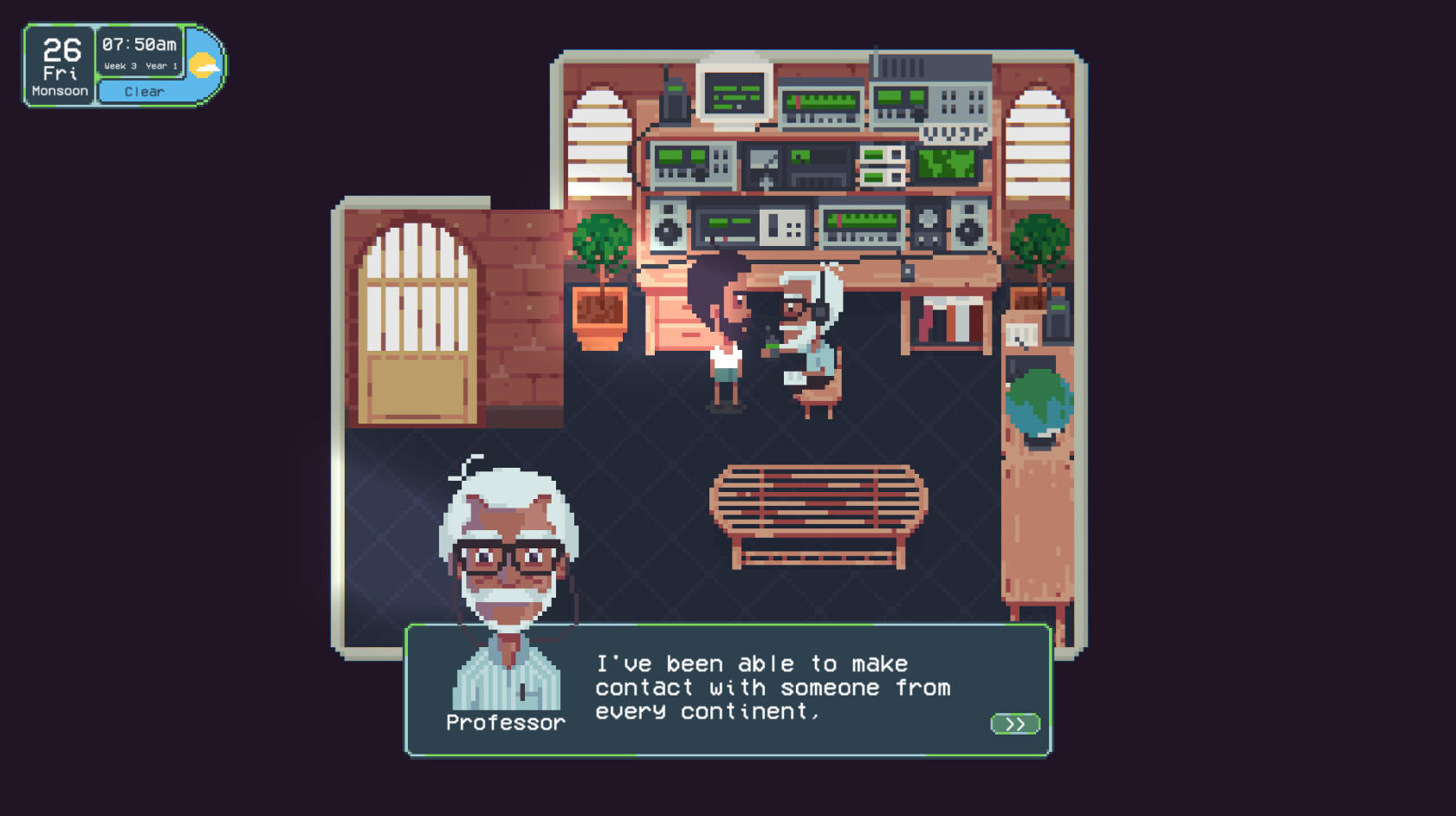Image resolution: width=1456 pixels, height=816 pixels.
Task: Click the sun and cloud weather icon
Action: [x=205, y=62]
